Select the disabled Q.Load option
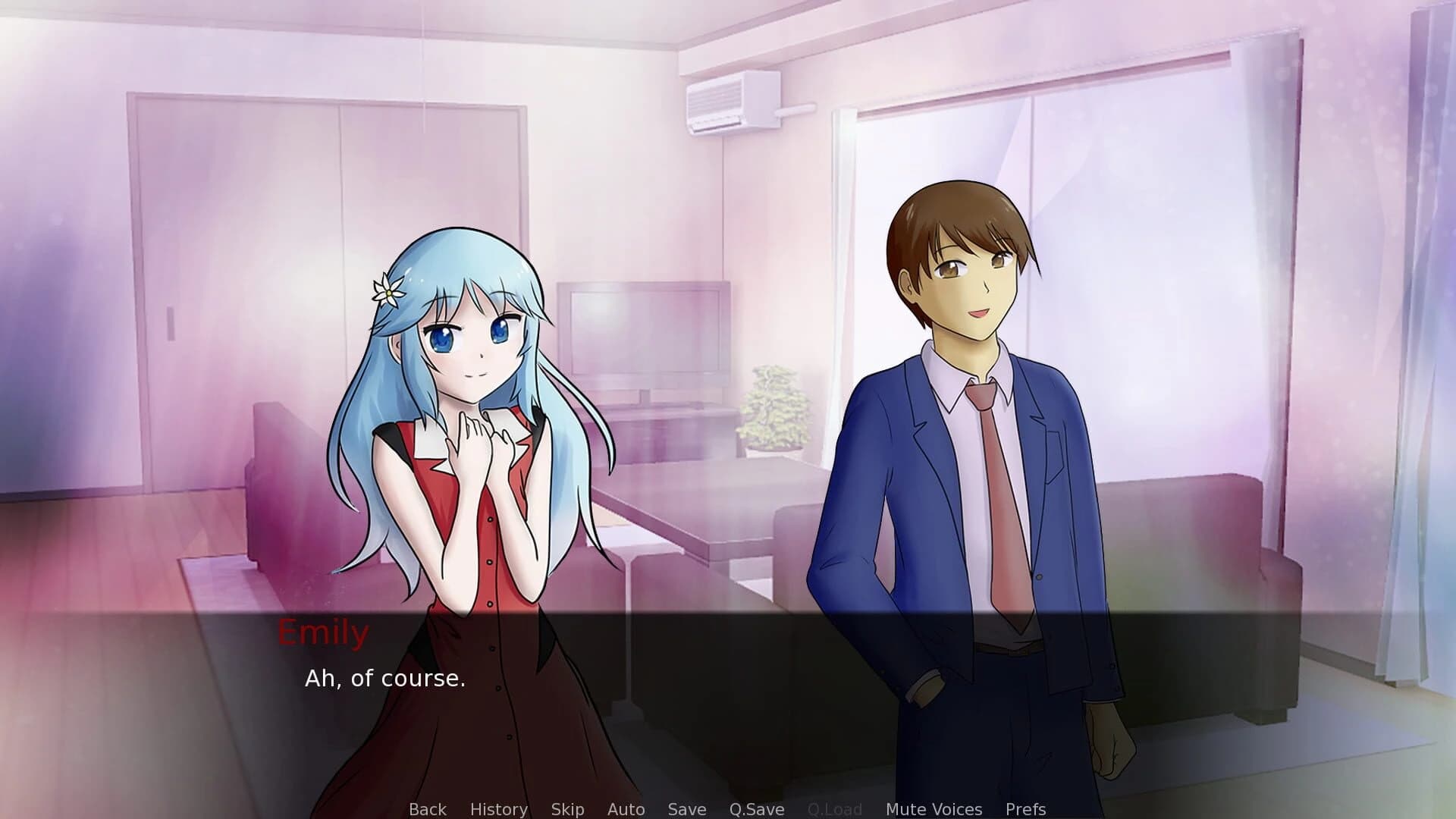This screenshot has width=1456, height=819. pyautogui.click(x=834, y=808)
